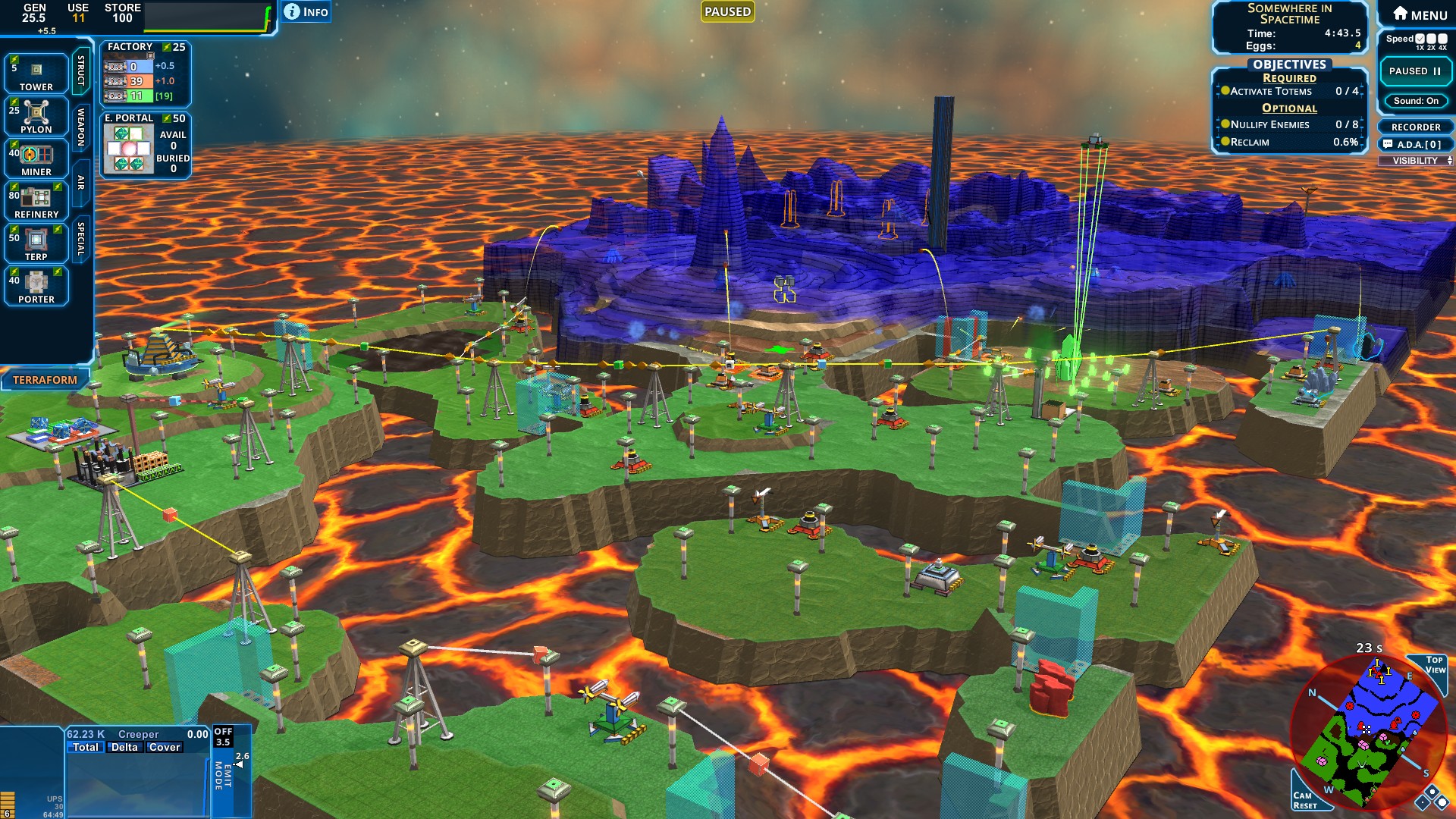Viewport: 1456px width, 819px height.
Task: Switch the camera to Top View
Action: 1434,665
